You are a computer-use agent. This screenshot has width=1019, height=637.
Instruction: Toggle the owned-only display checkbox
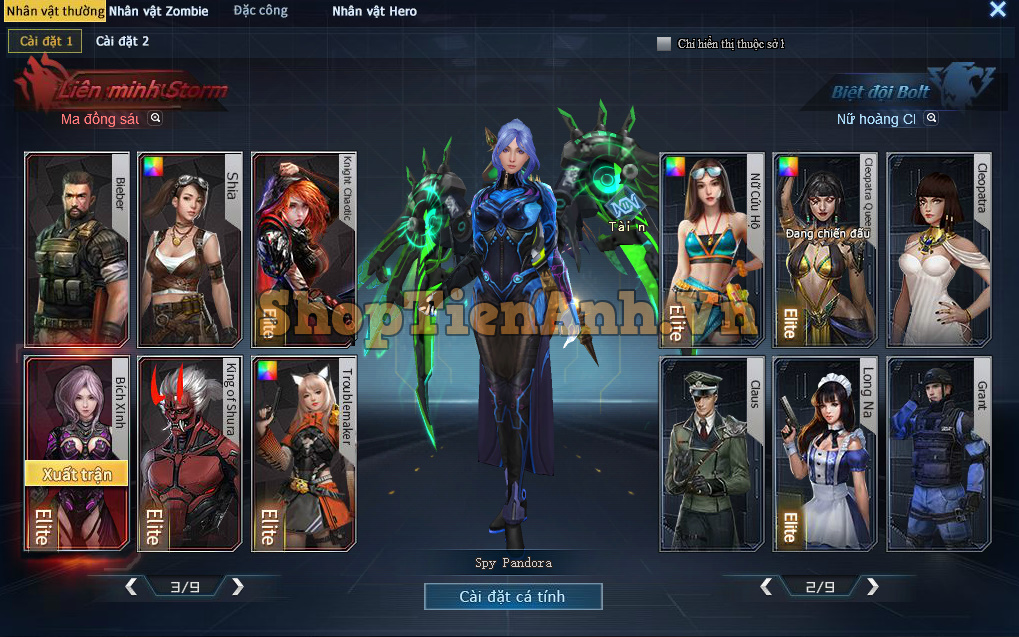click(664, 44)
